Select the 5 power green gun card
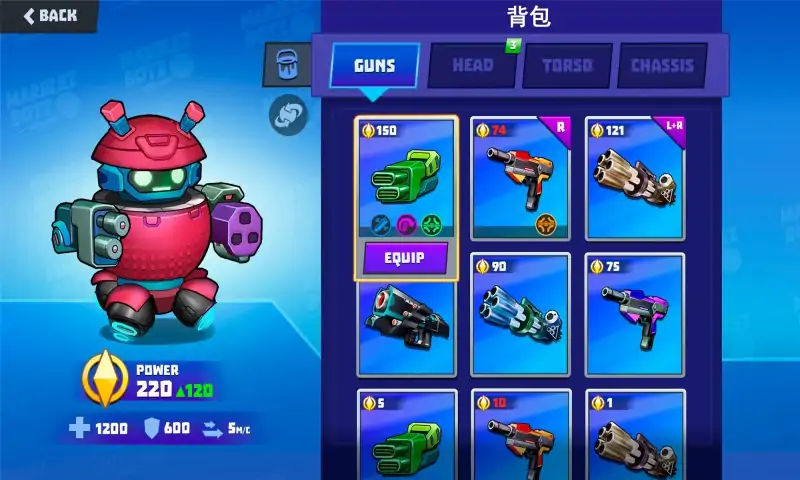Viewport: 800px width, 480px height. [406, 435]
